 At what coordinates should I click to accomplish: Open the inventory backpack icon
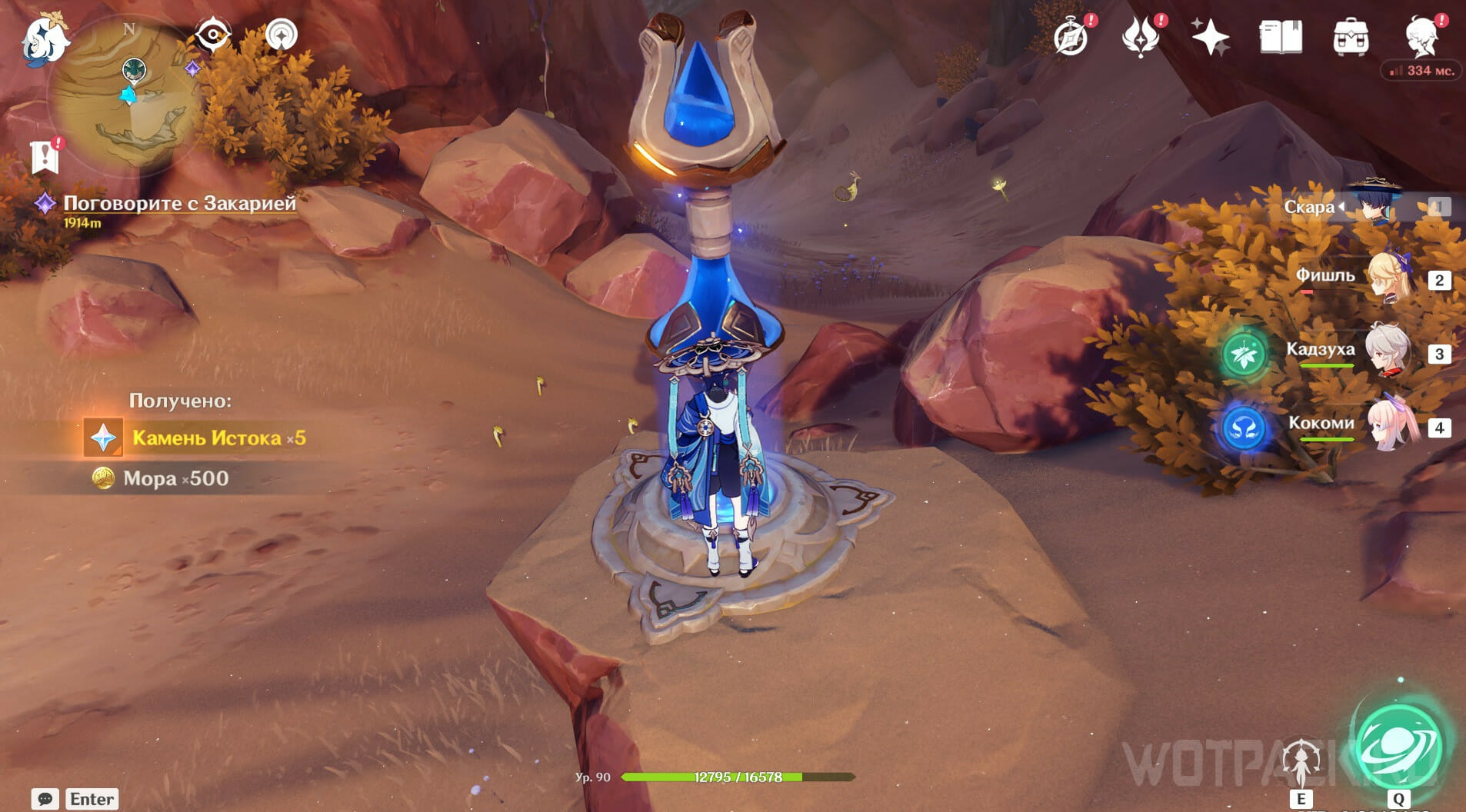coord(1351,37)
